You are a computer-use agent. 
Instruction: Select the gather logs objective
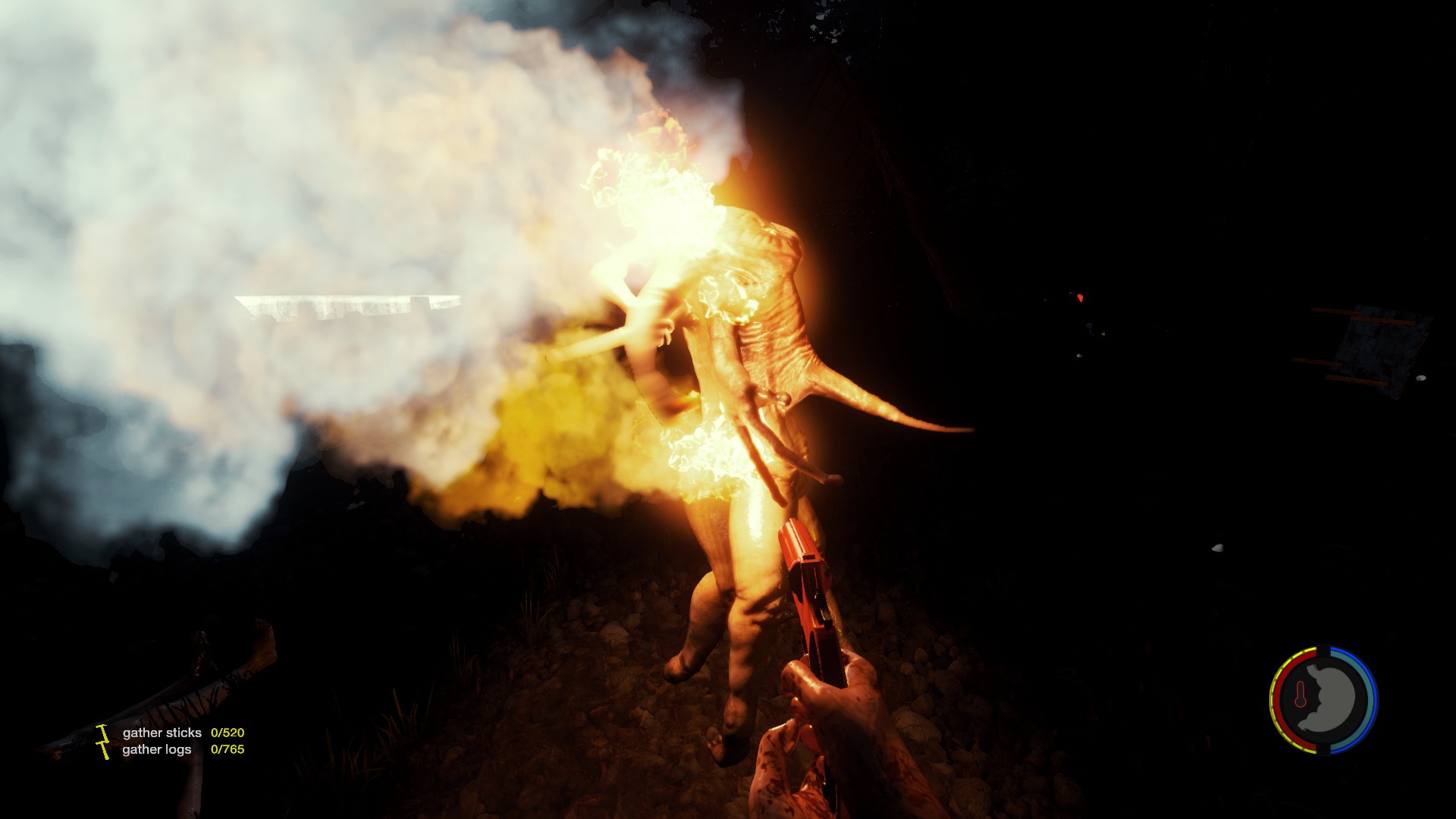click(x=157, y=749)
